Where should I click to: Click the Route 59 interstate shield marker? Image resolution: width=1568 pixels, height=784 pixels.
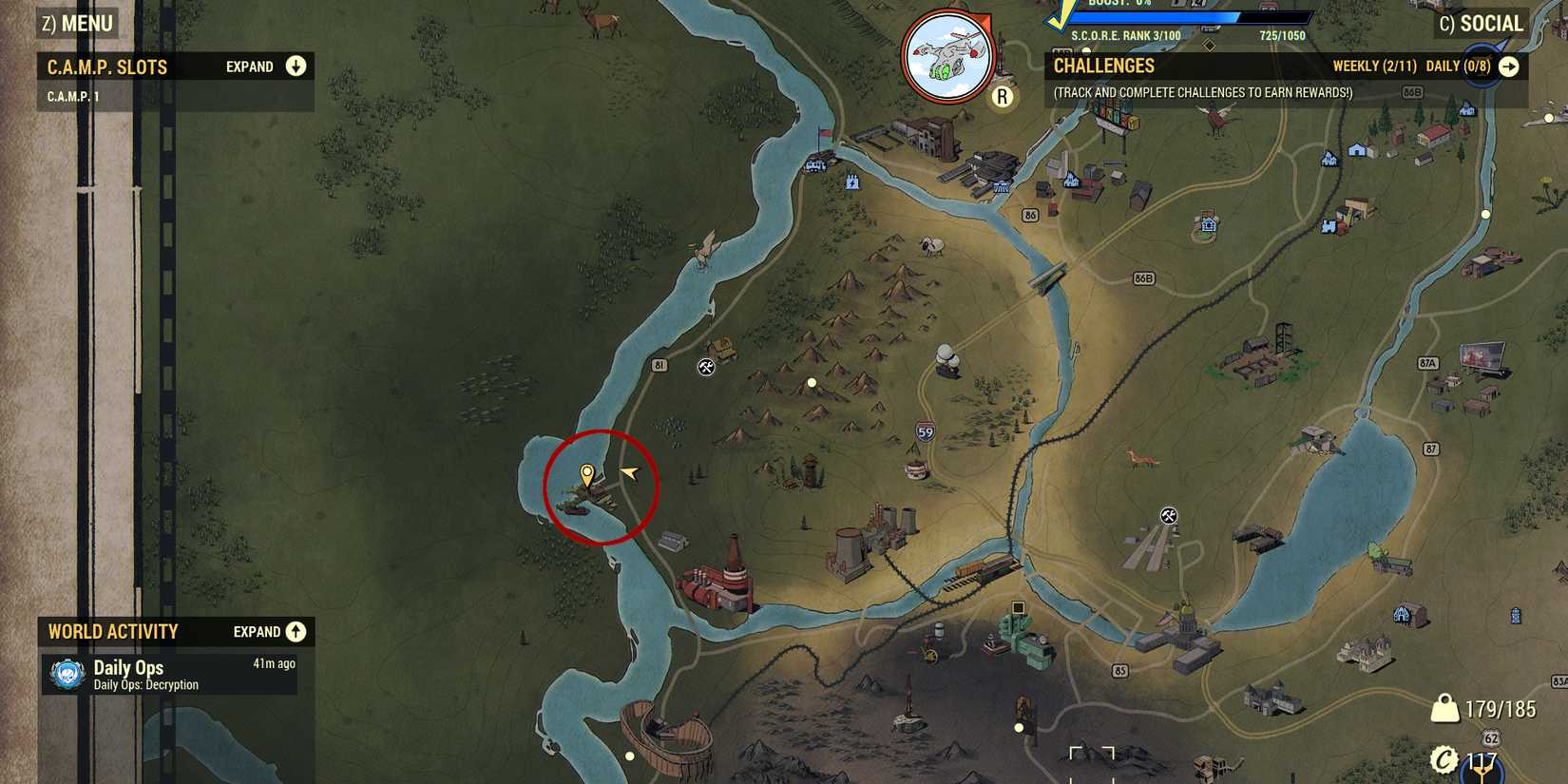point(924,430)
